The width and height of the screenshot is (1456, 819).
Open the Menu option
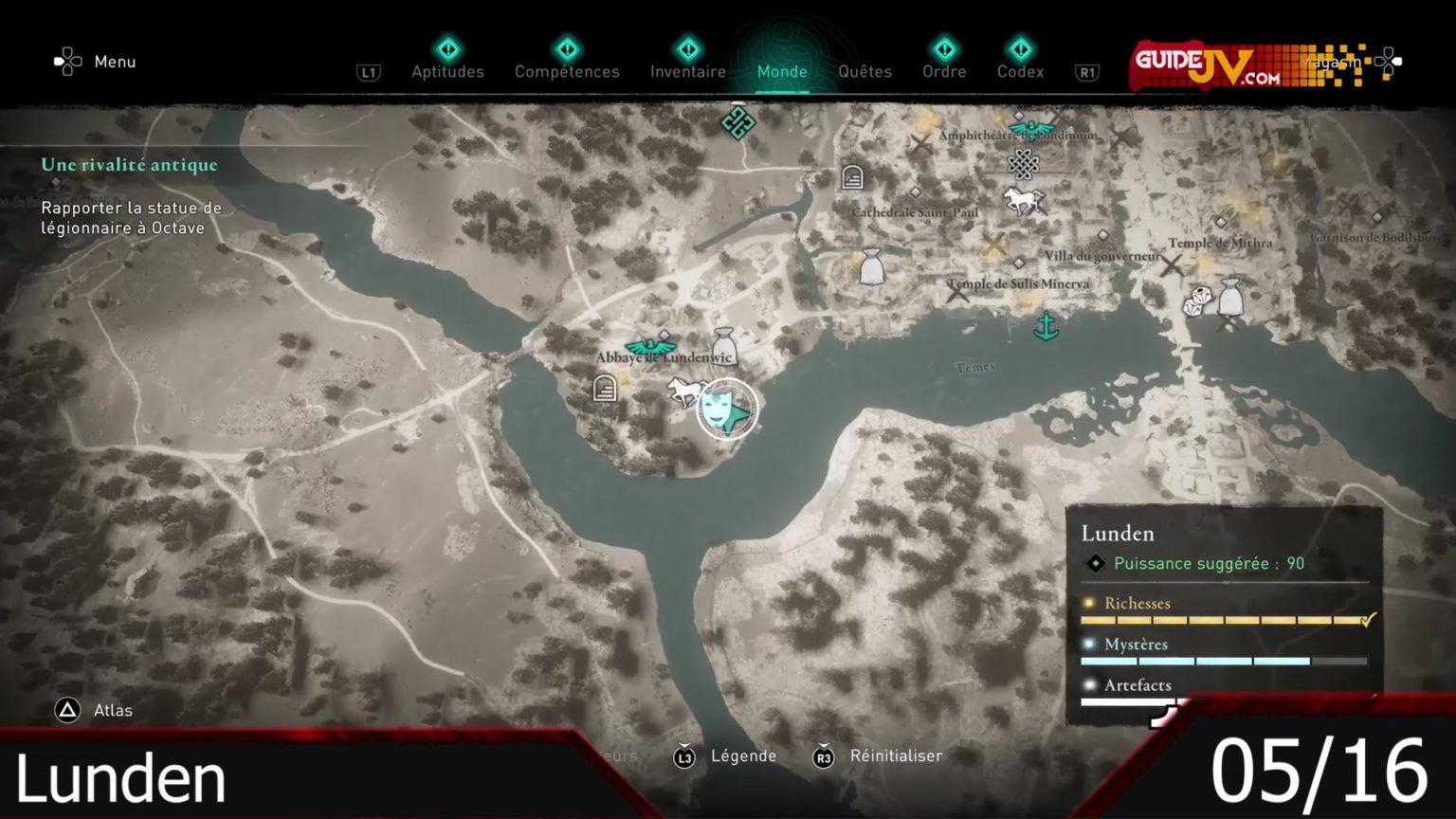[x=96, y=62]
